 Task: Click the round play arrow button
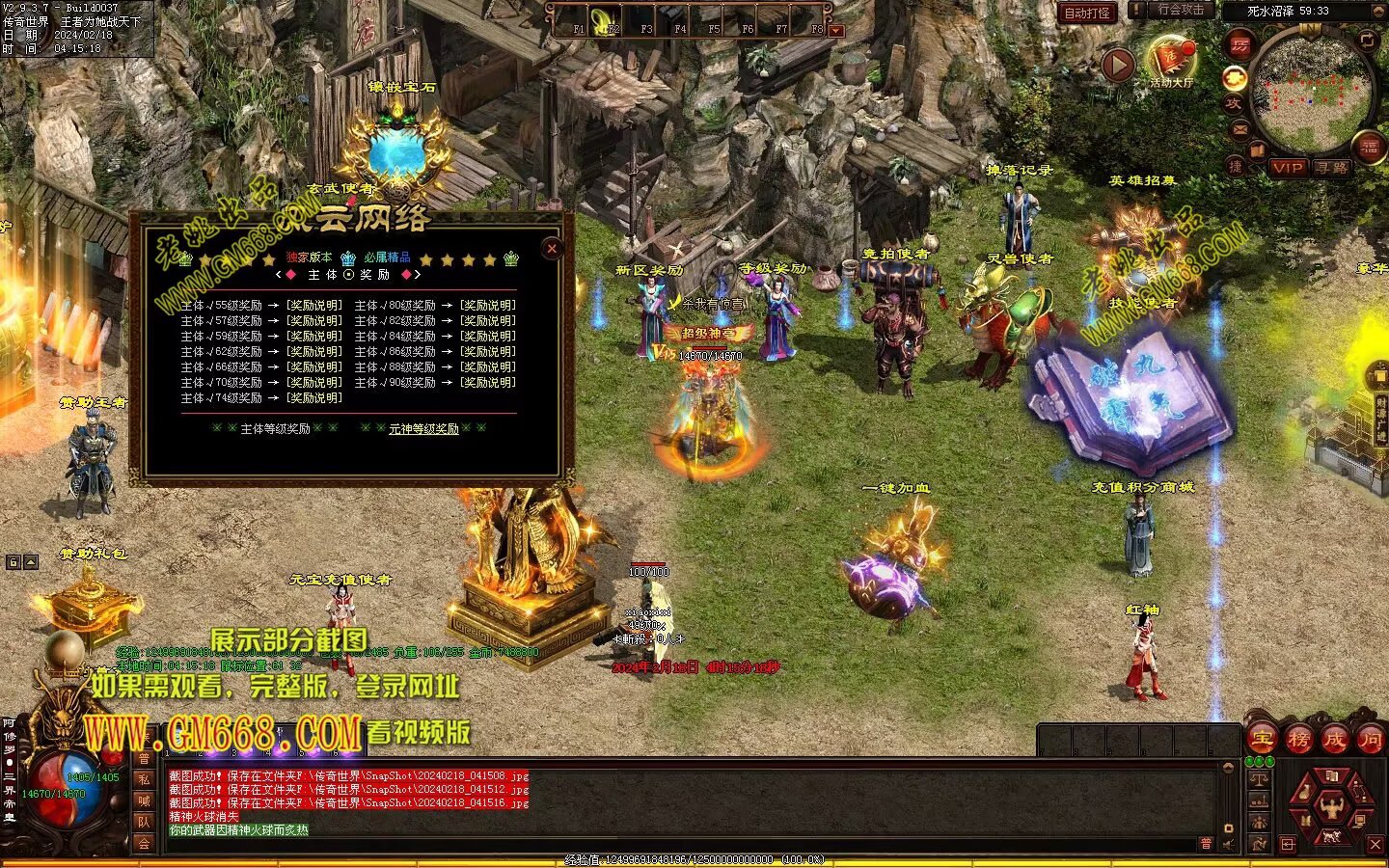(1118, 66)
